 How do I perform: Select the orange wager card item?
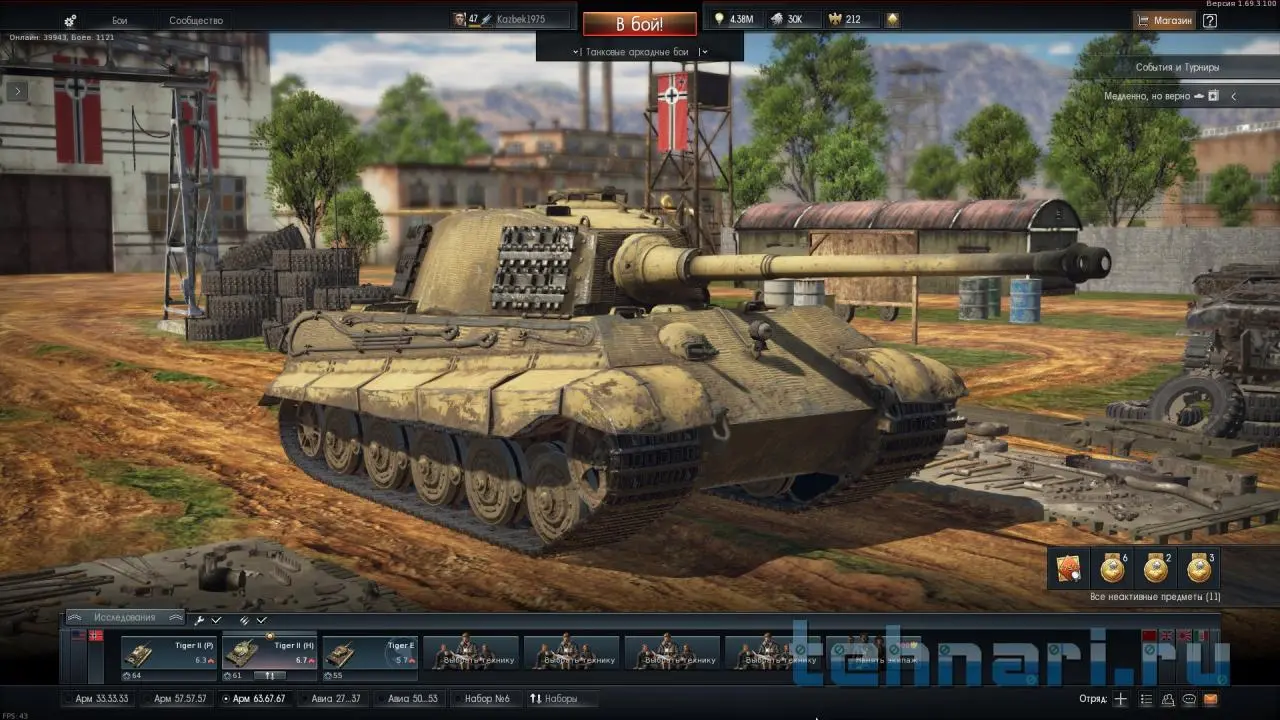point(1068,569)
